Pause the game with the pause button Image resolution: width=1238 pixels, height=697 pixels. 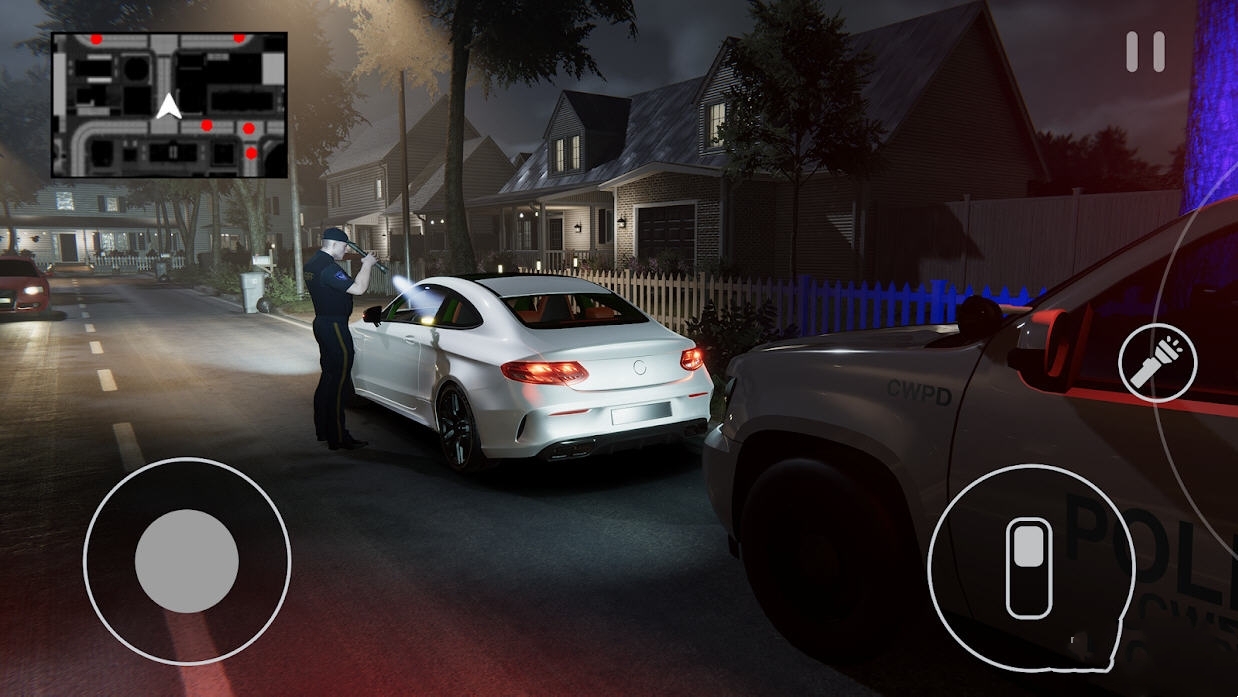coord(1145,52)
